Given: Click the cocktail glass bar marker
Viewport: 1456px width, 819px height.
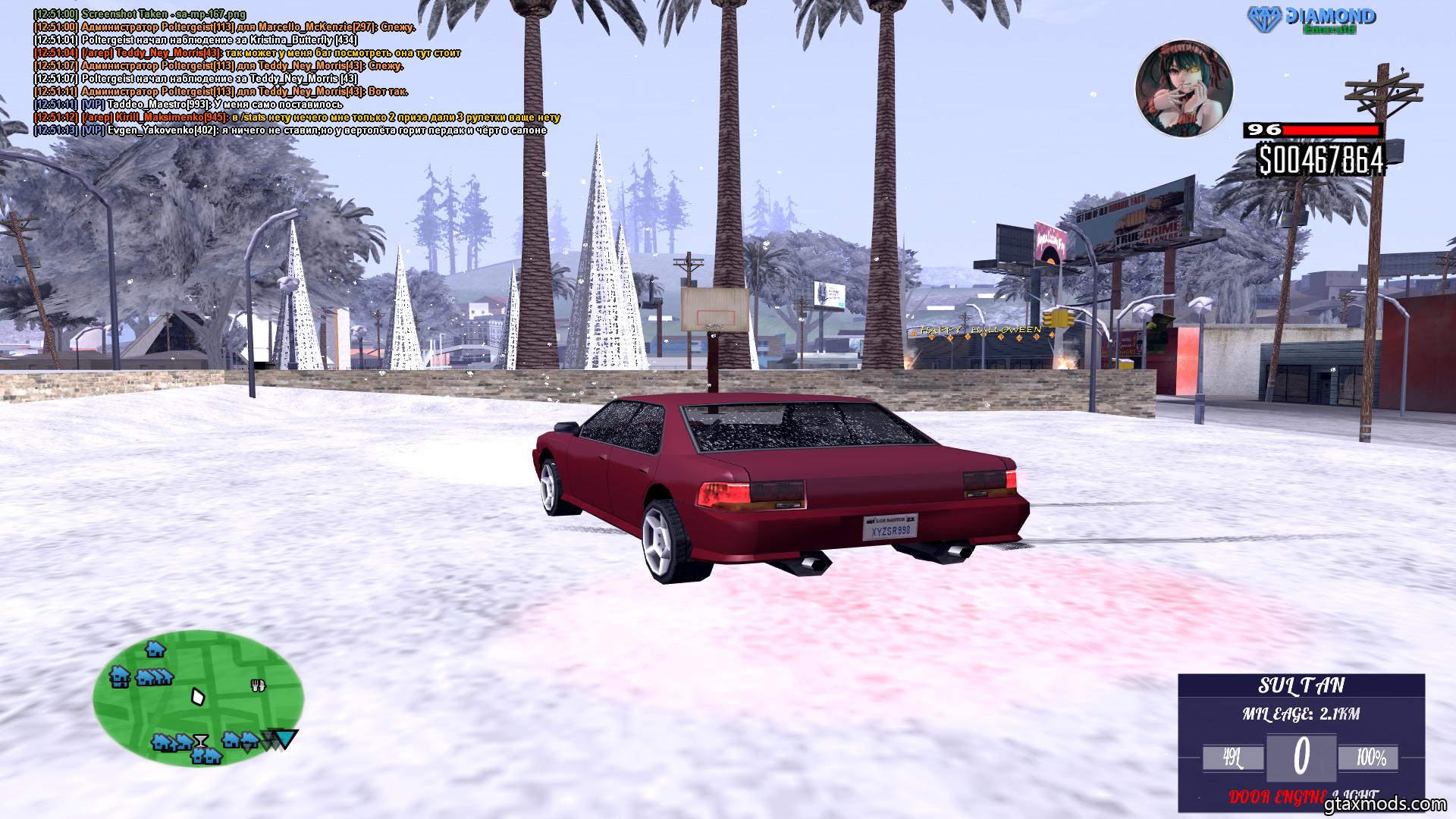Looking at the screenshot, I should pyautogui.click(x=200, y=739).
